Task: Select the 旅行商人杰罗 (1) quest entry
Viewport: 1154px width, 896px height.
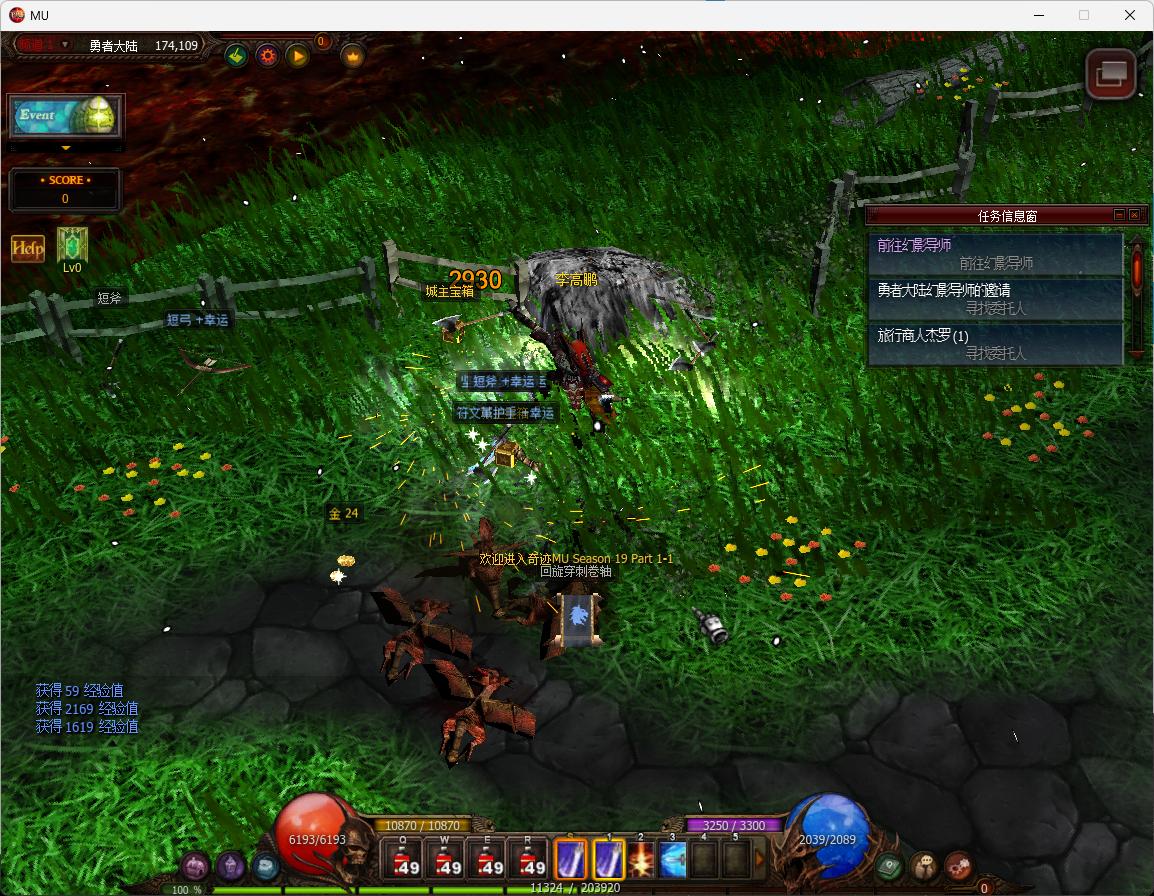Action: pos(995,344)
